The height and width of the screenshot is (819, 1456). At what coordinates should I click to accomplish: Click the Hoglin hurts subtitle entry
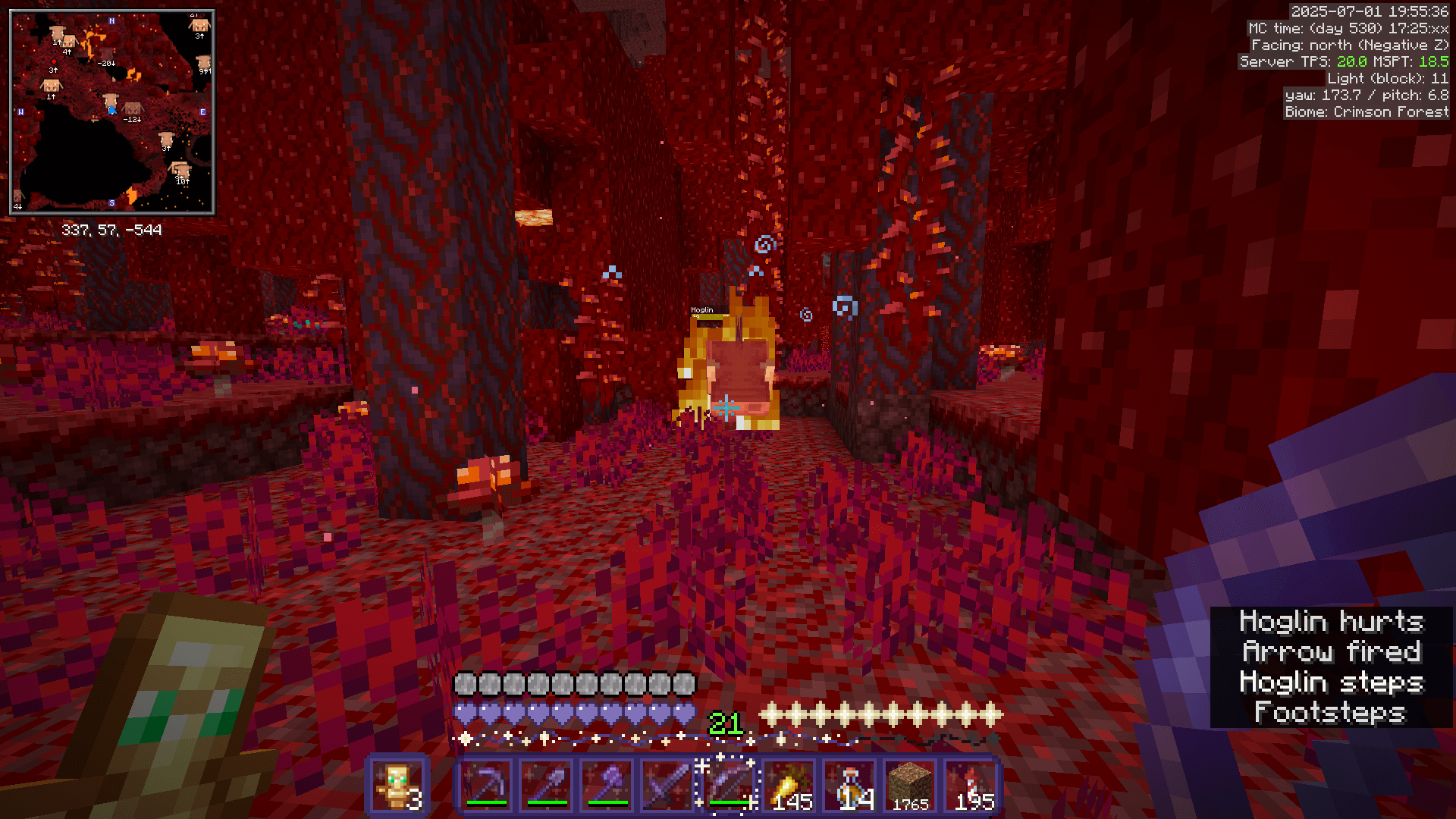[1333, 622]
